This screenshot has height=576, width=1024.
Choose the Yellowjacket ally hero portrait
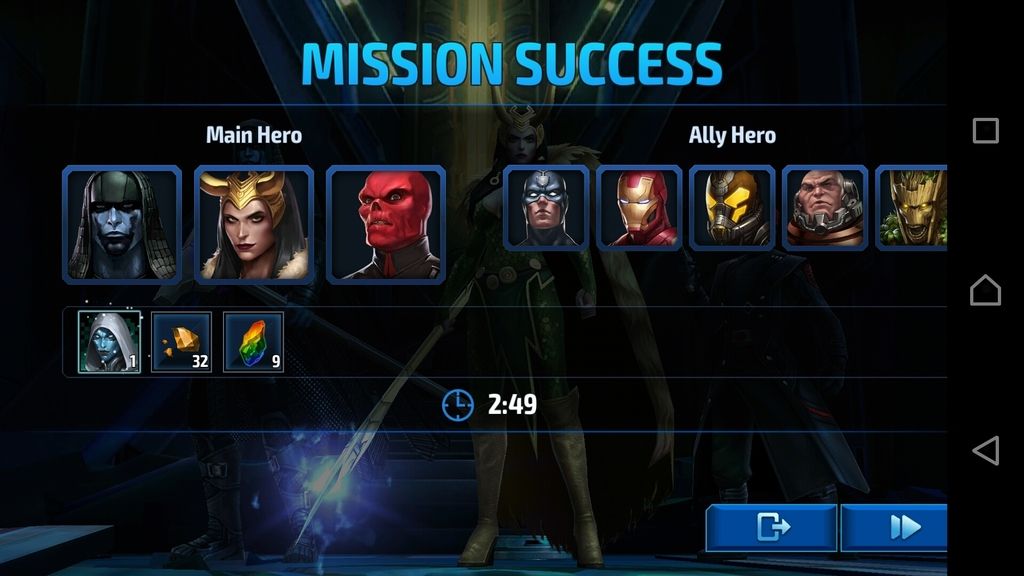(732, 208)
